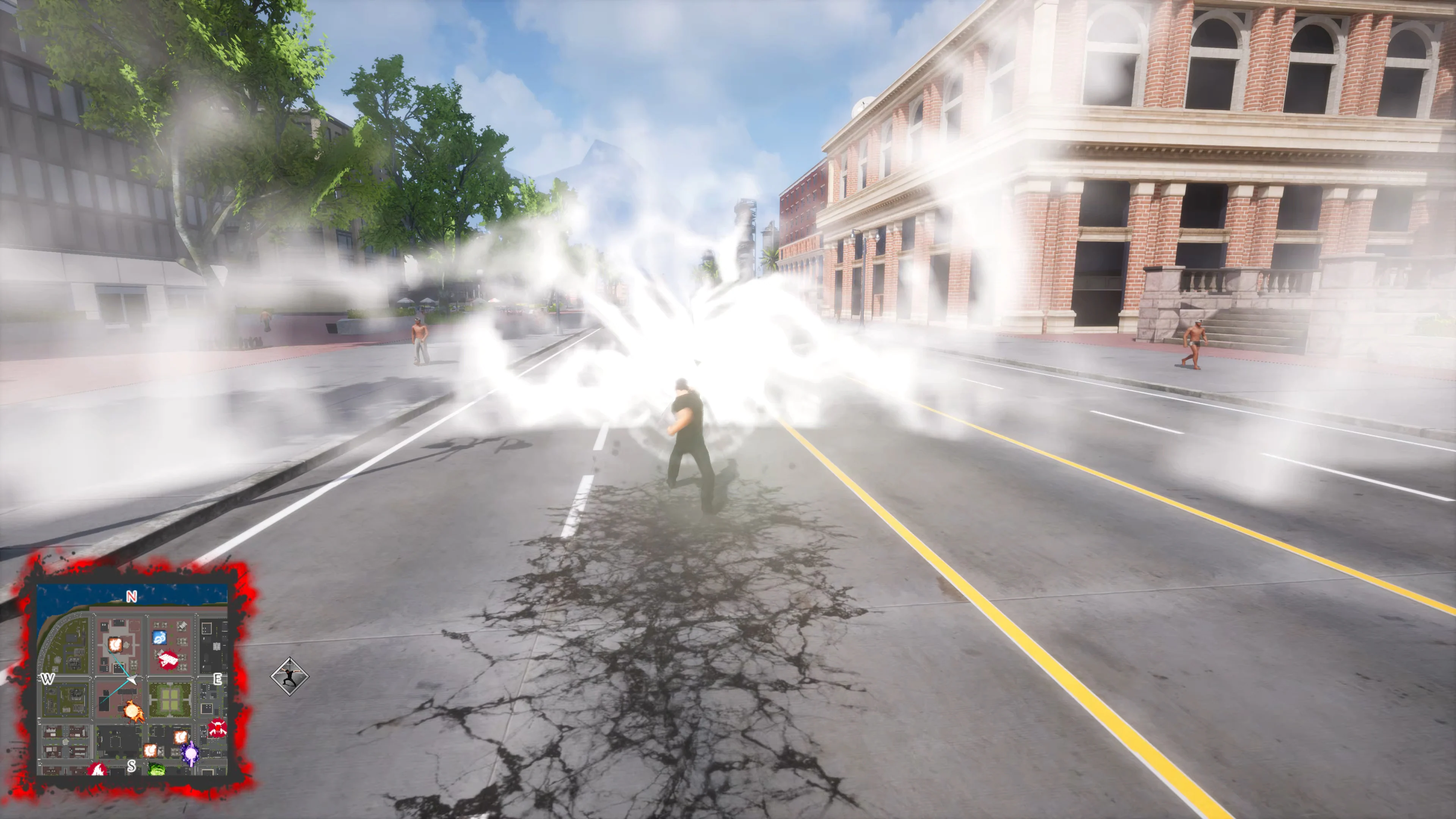The width and height of the screenshot is (1456, 819).
Task: Click the W compass letter on the minimap
Action: [48, 679]
